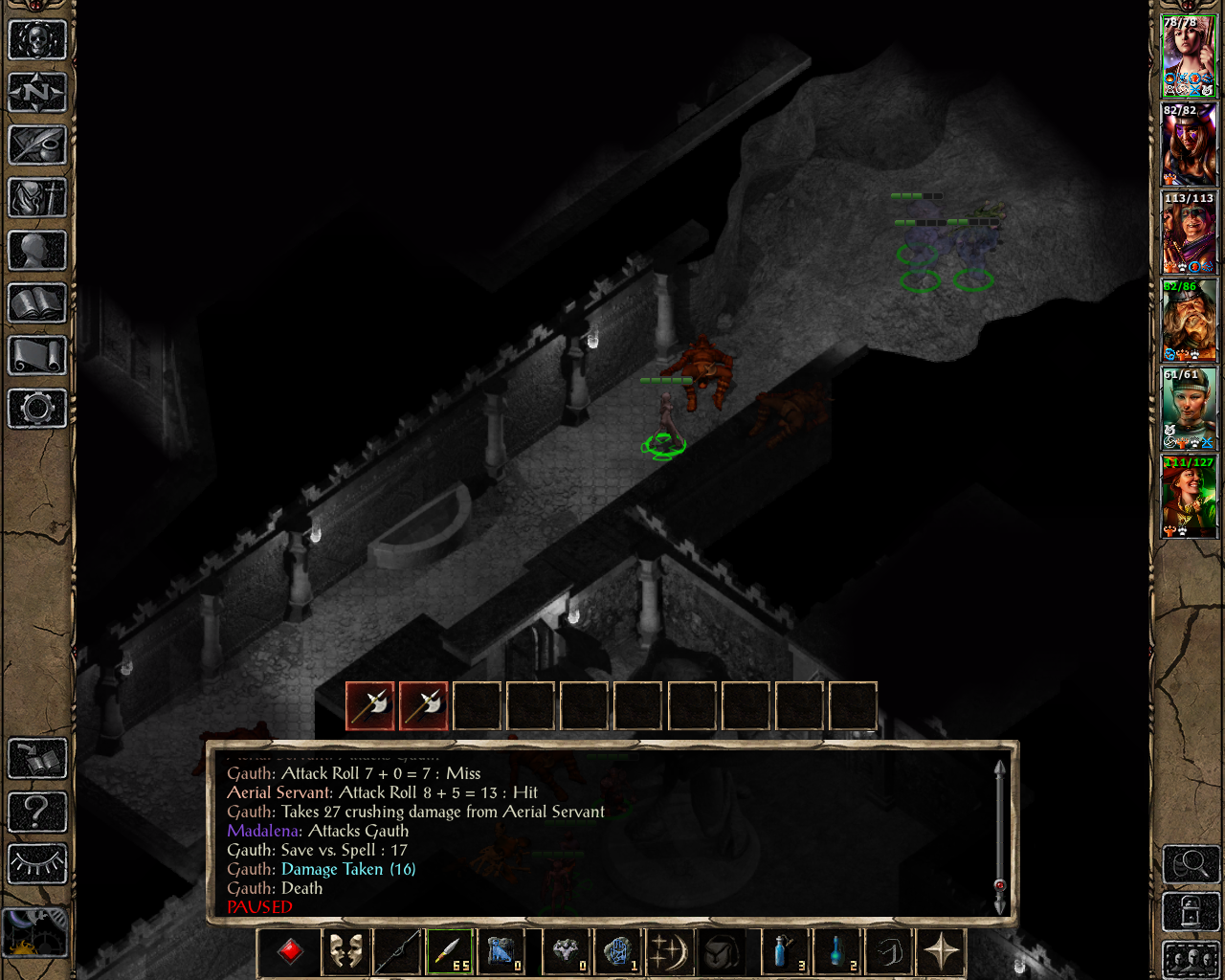The width and height of the screenshot is (1225, 980).
Task: Select the dwarf portrait with 82/86 HP
Action: tap(1189, 321)
